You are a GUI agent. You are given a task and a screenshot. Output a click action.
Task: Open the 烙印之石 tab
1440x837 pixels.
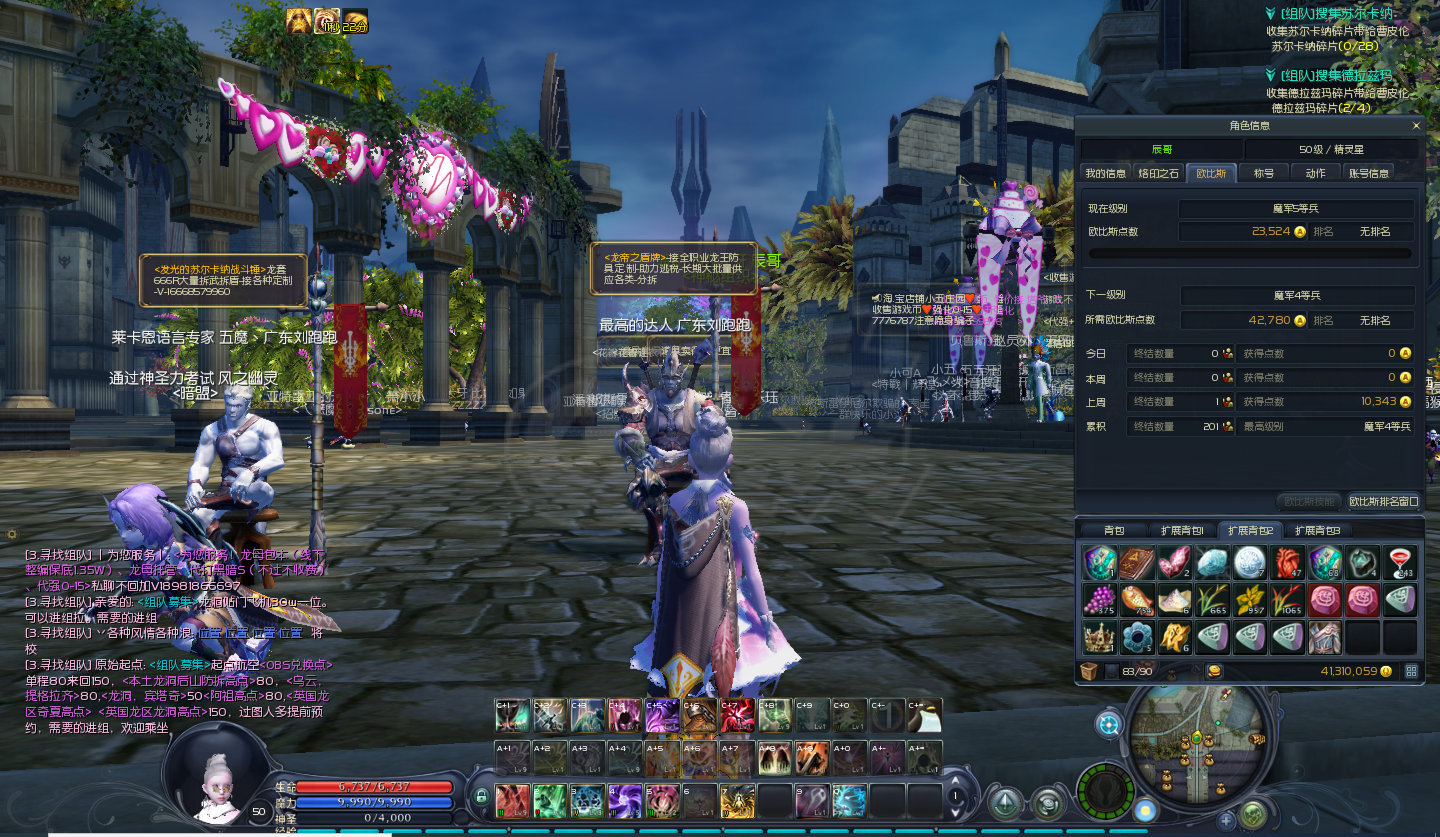tap(1159, 173)
